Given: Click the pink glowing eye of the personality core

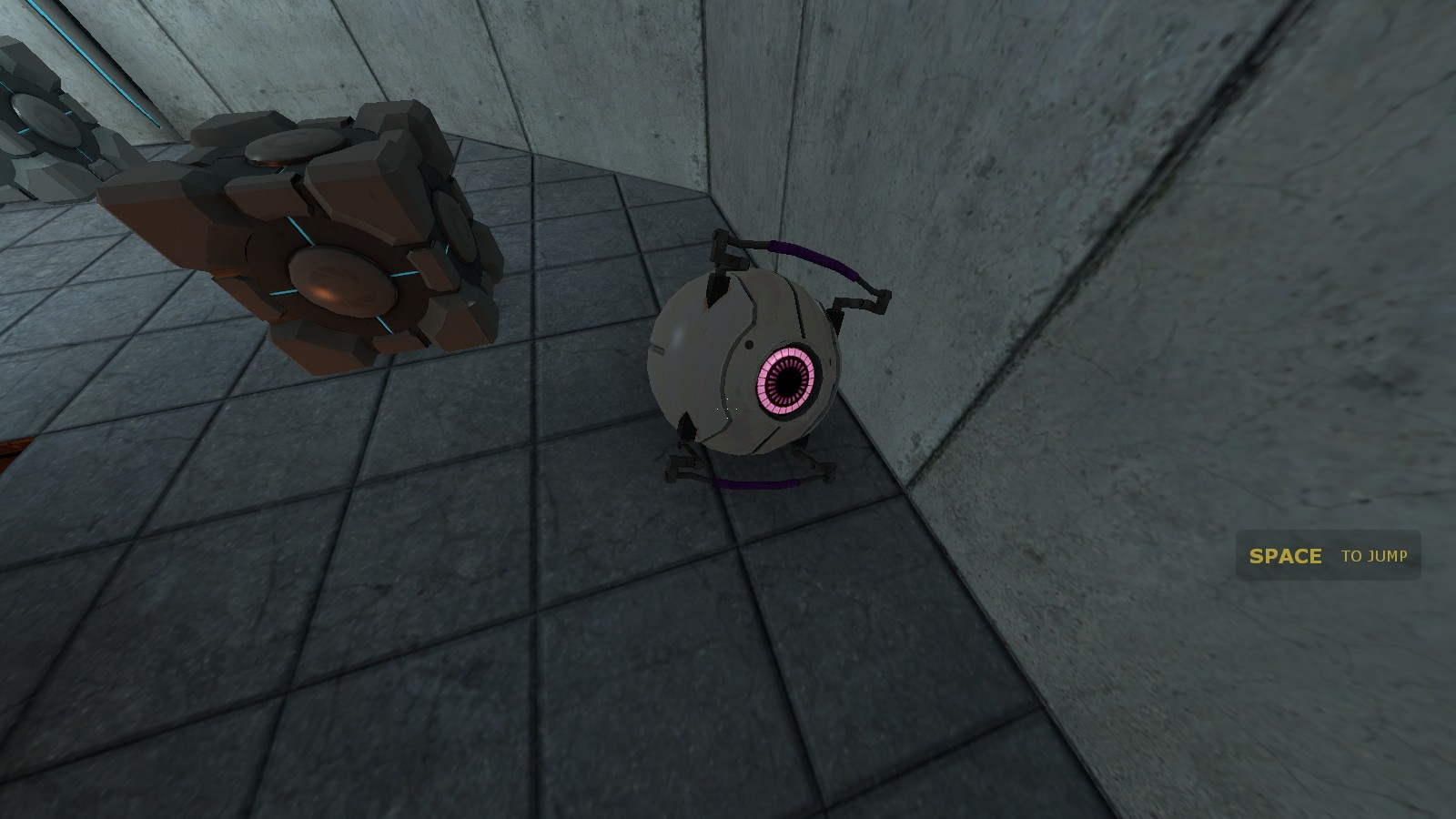Looking at the screenshot, I should [x=788, y=382].
